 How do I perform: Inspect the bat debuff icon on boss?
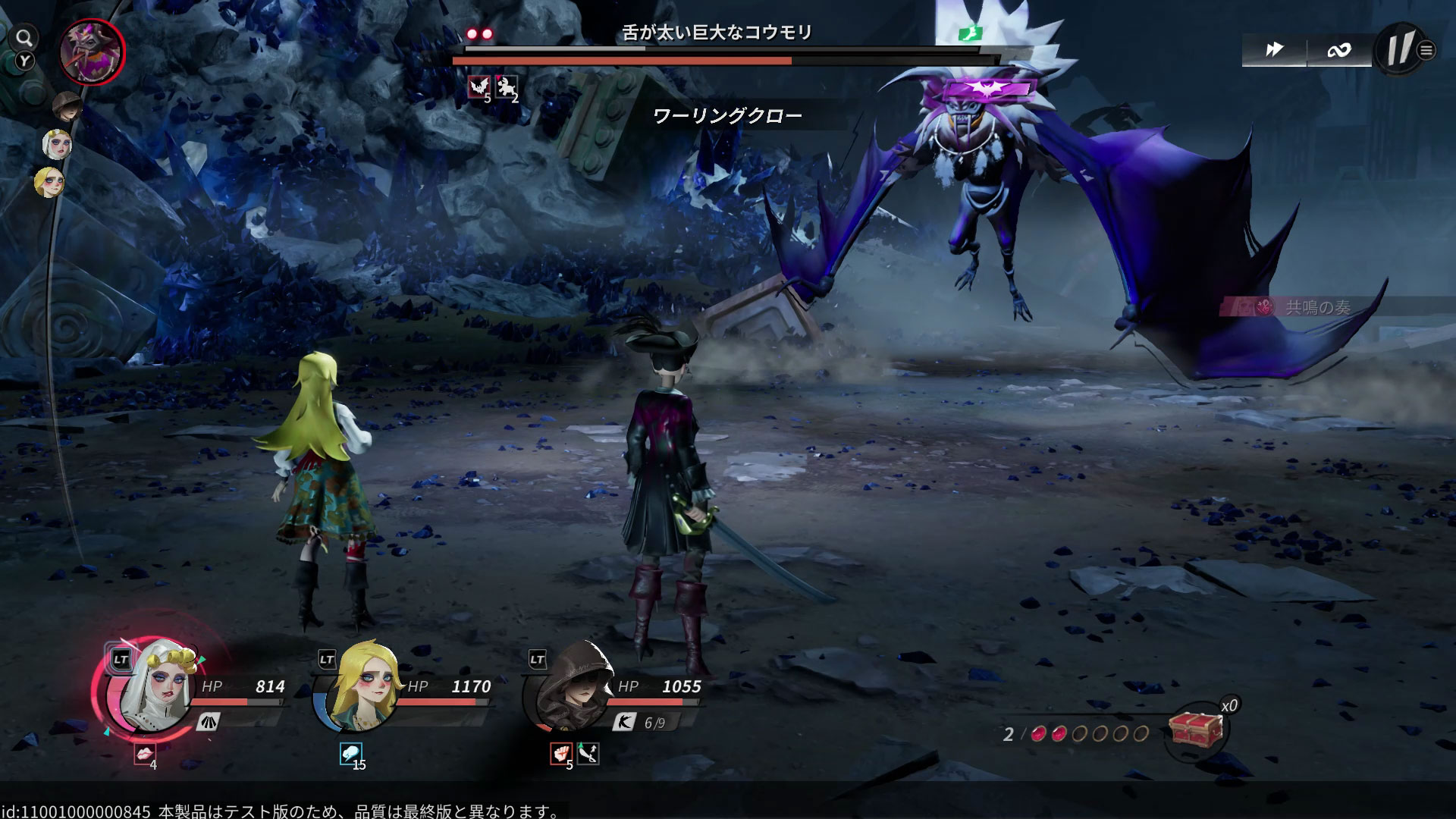click(x=479, y=88)
